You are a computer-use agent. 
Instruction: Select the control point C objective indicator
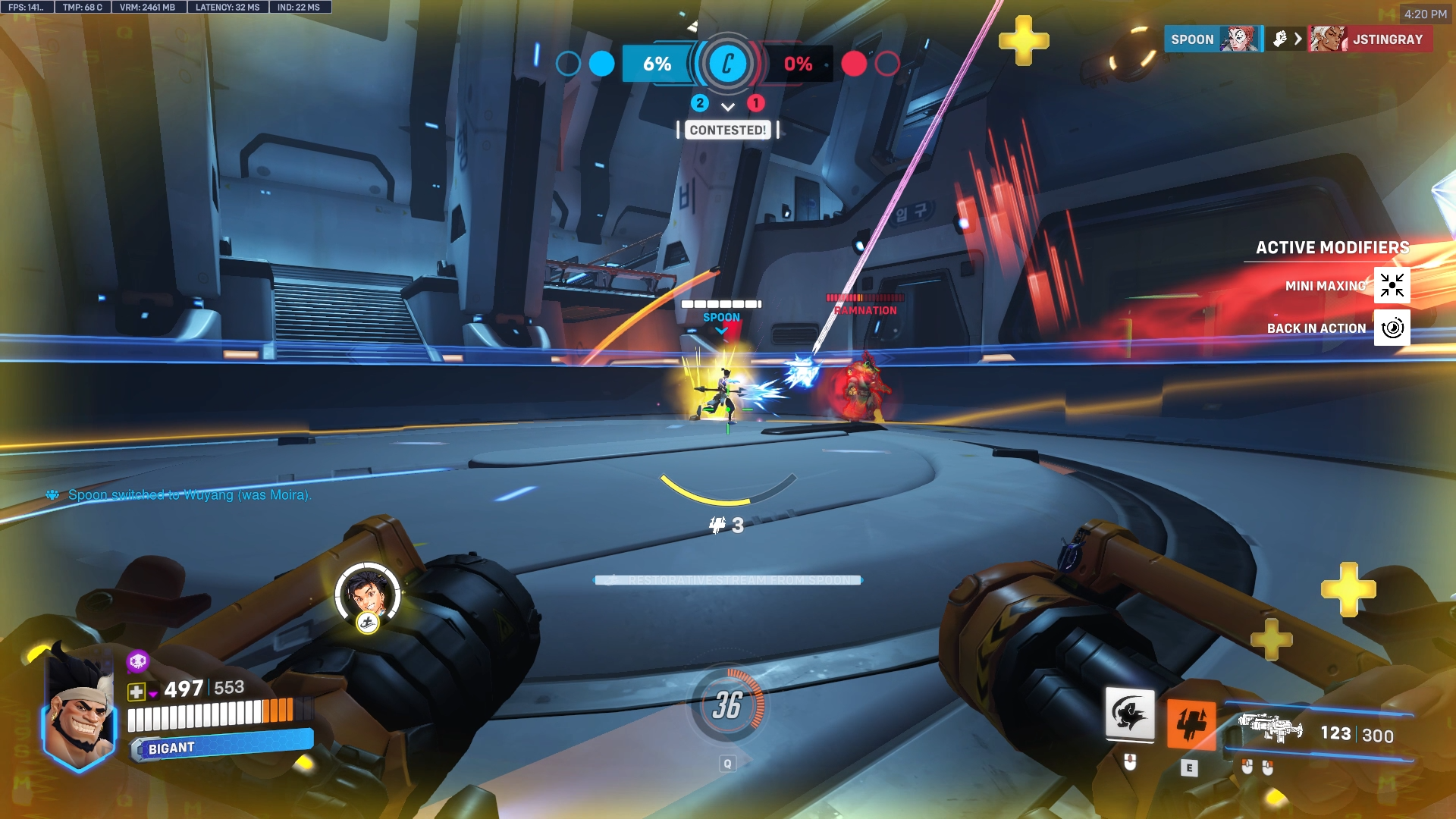point(727,64)
